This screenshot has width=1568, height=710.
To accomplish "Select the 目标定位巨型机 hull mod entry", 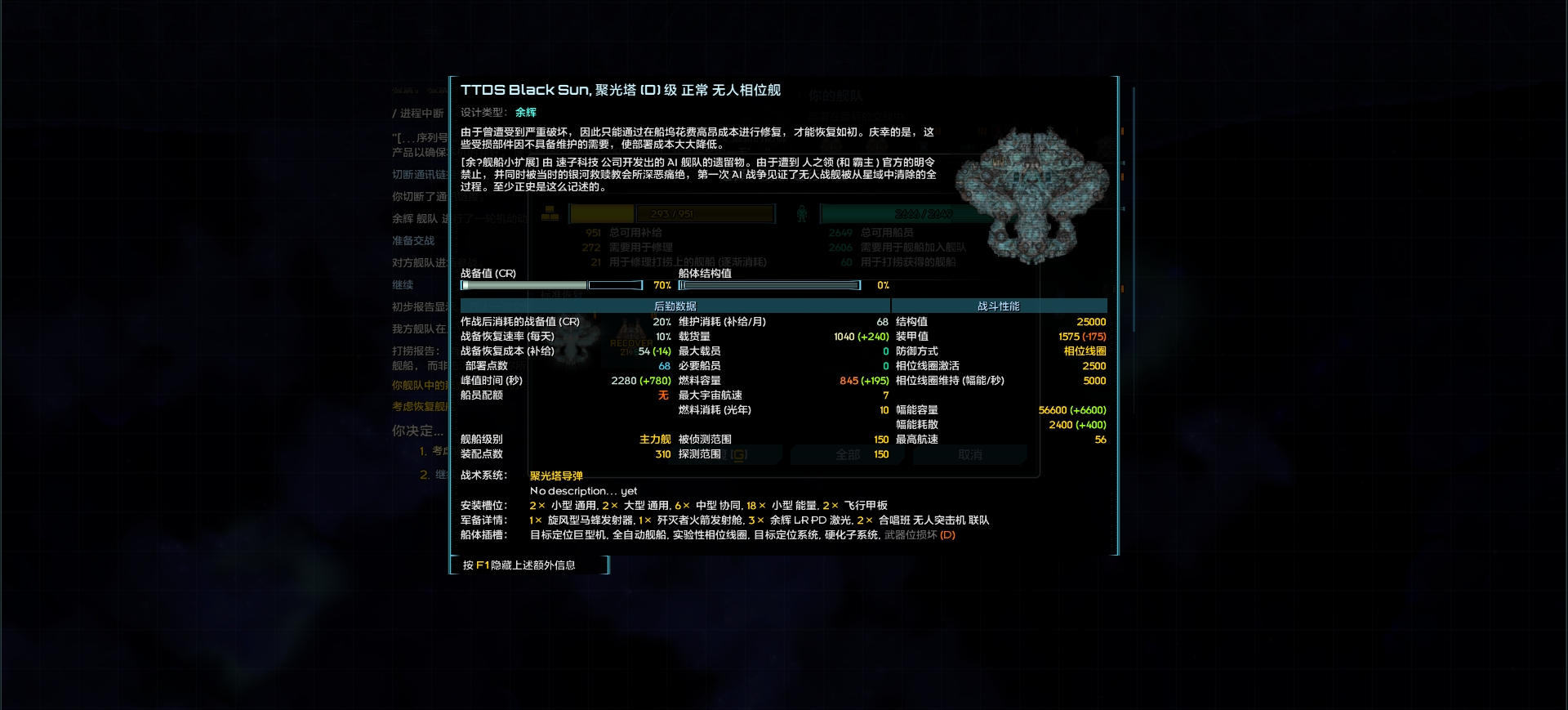I will (567, 536).
